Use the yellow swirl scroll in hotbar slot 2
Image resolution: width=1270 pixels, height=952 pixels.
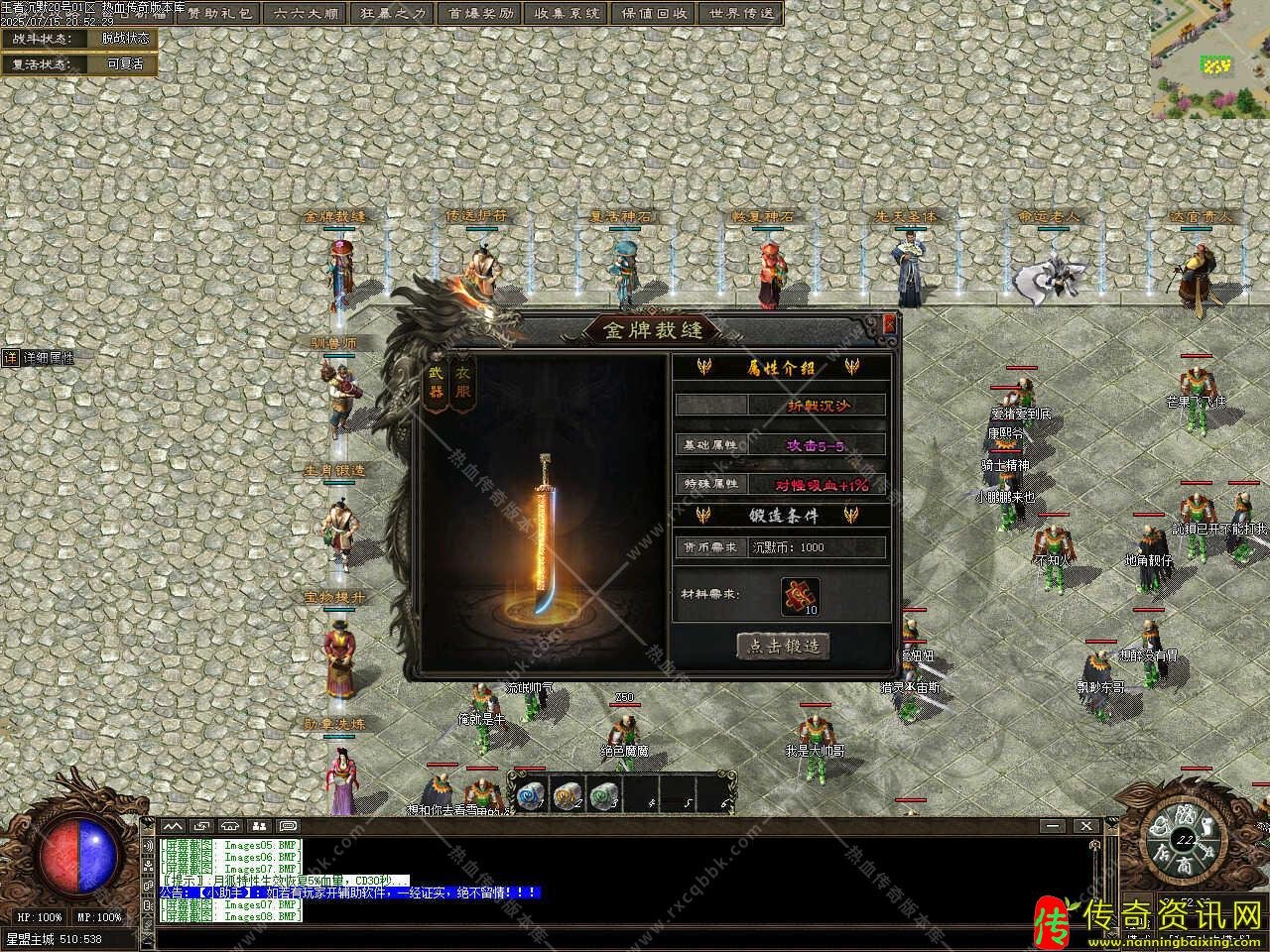[566, 792]
